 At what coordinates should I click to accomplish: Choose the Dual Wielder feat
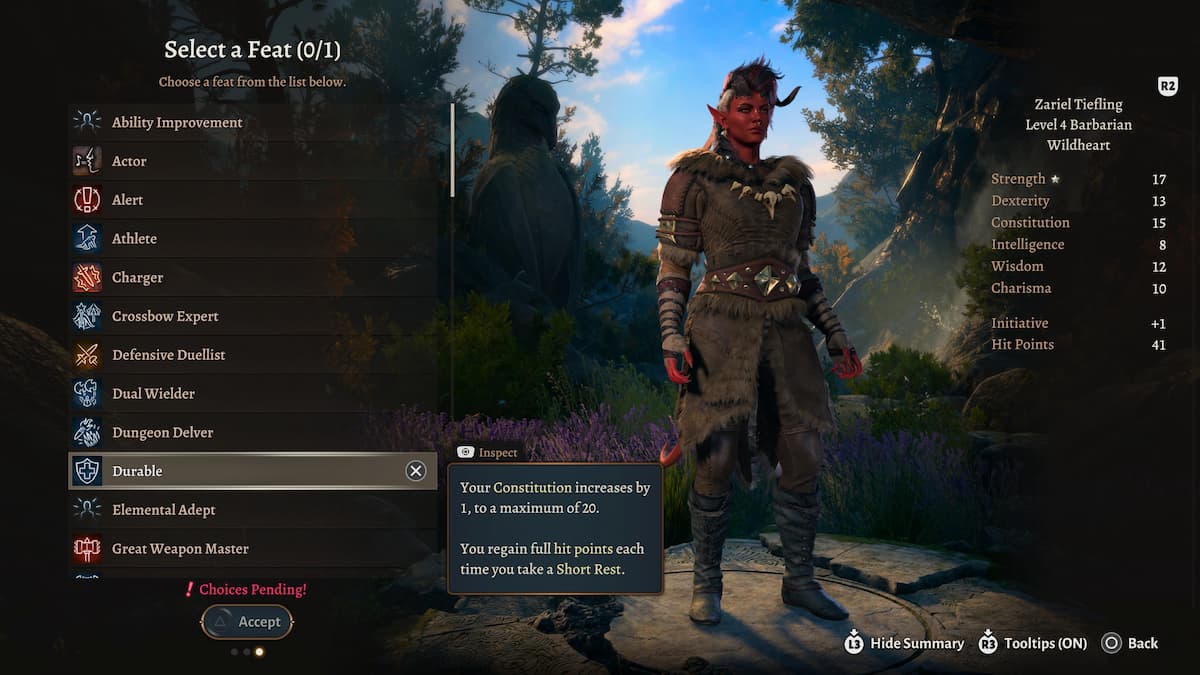coord(153,393)
